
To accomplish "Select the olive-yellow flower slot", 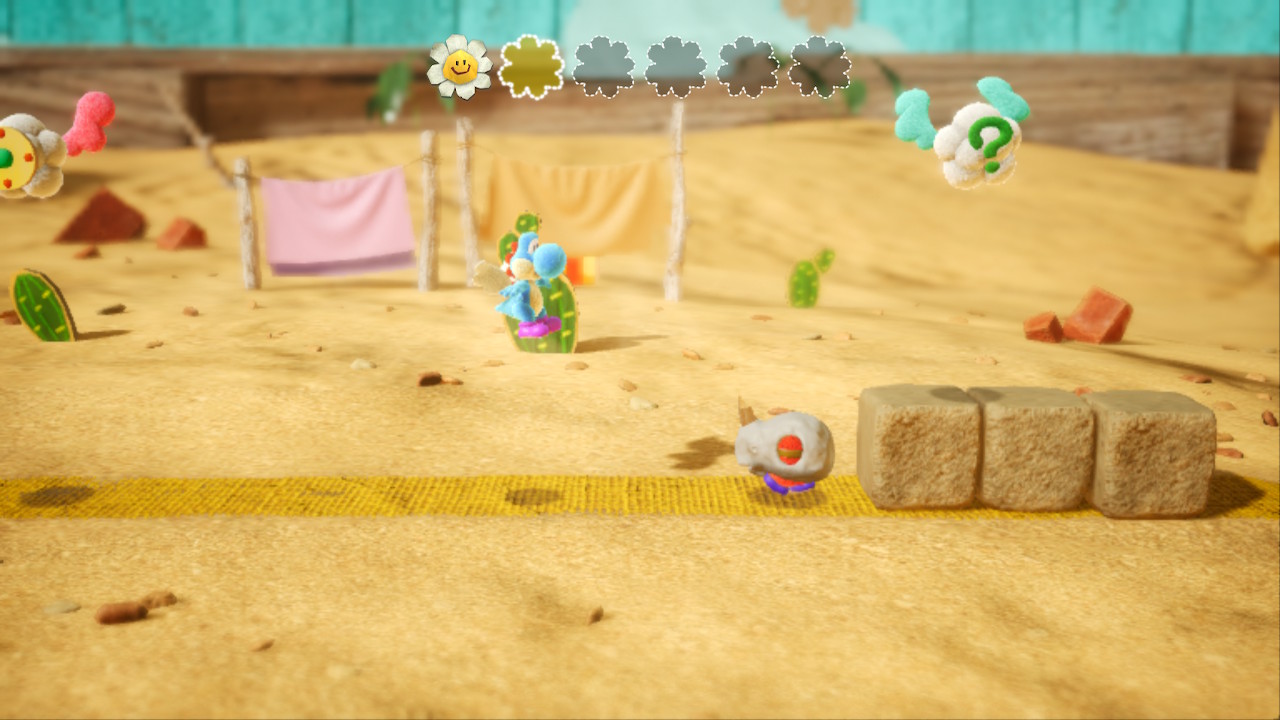I will pos(531,67).
